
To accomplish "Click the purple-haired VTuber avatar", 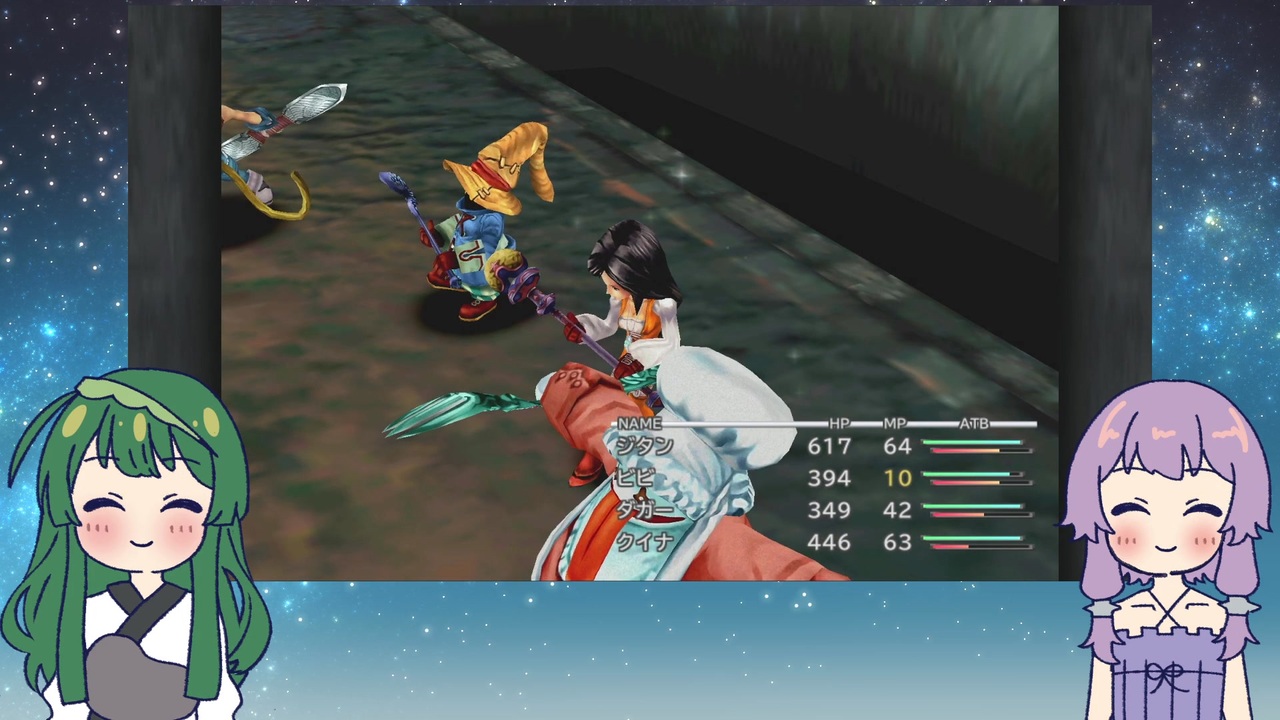I will pyautogui.click(x=1165, y=520).
